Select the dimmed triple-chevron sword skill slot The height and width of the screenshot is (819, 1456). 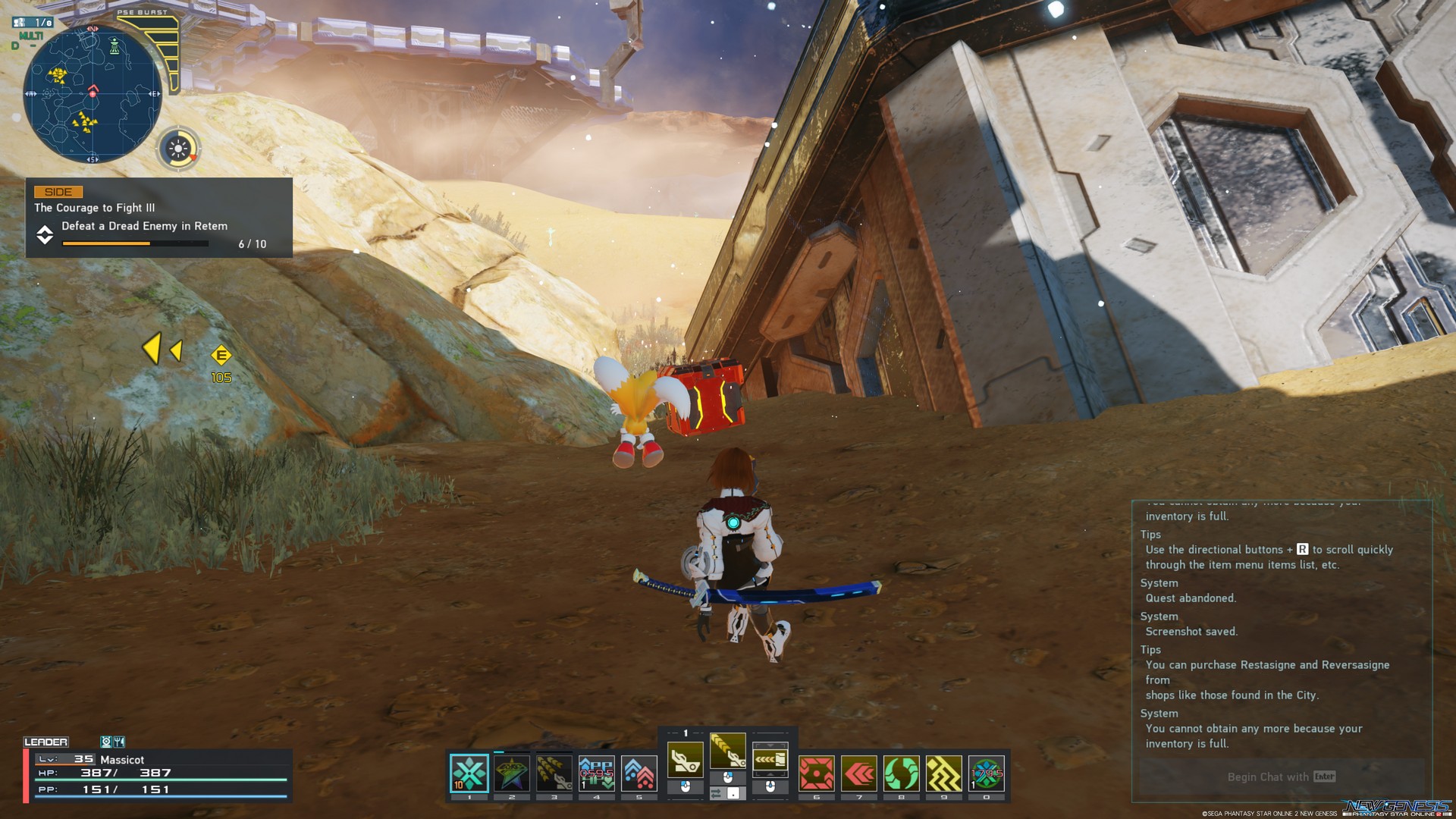(554, 773)
